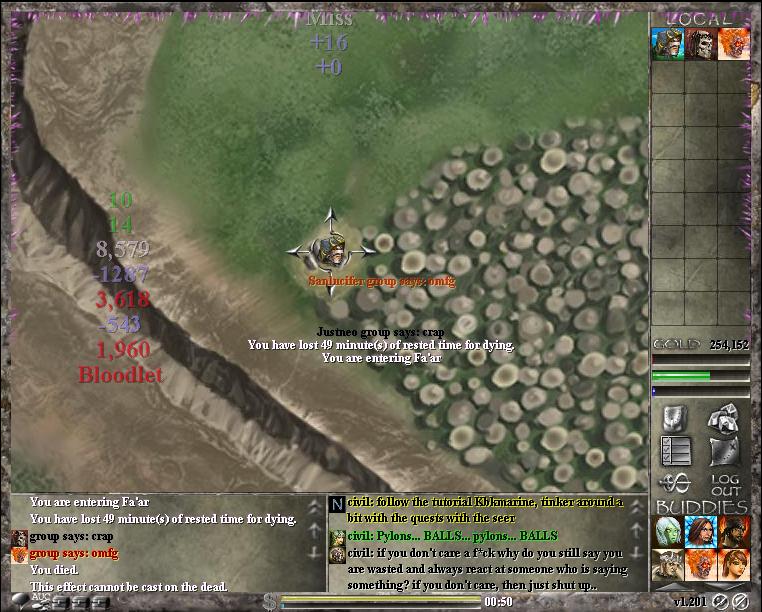Select the helmeted warrior in Local list
This screenshot has height=612, width=762.
click(x=667, y=45)
